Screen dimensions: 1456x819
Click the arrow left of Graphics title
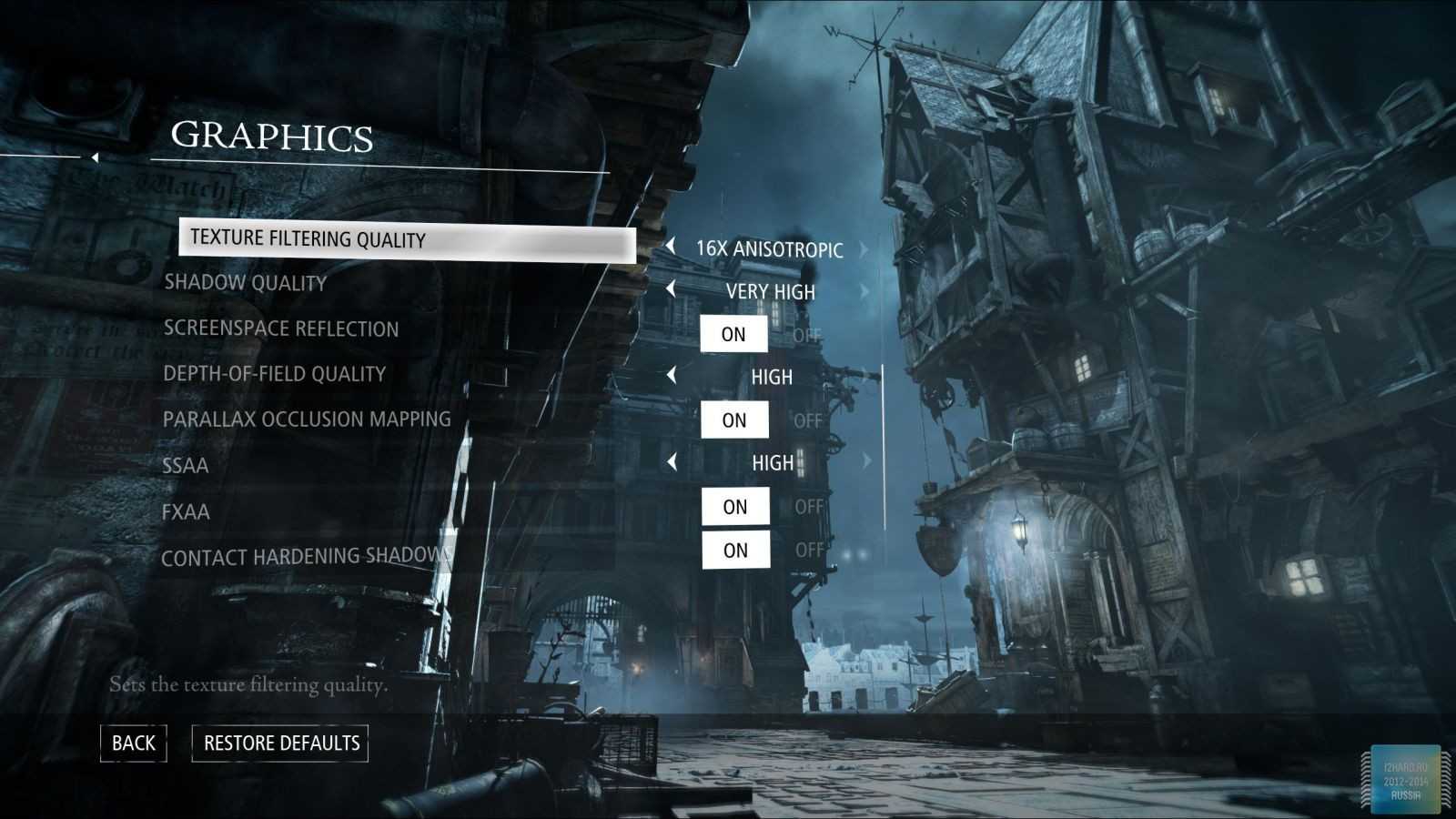pos(95,157)
